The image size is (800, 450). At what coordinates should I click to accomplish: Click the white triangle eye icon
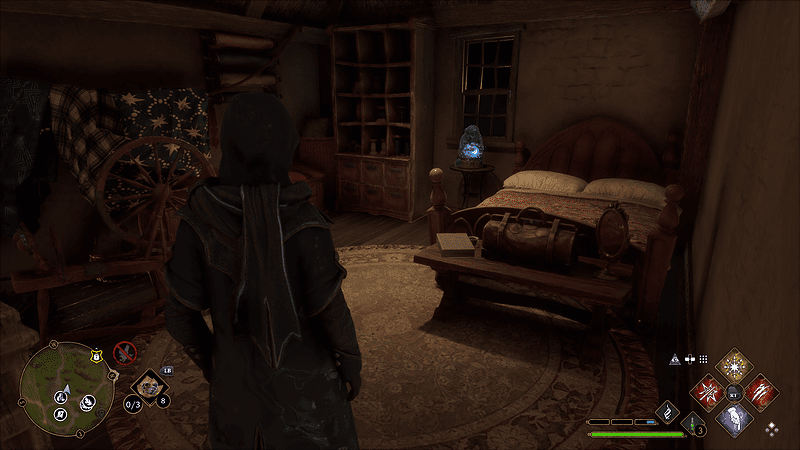point(675,358)
